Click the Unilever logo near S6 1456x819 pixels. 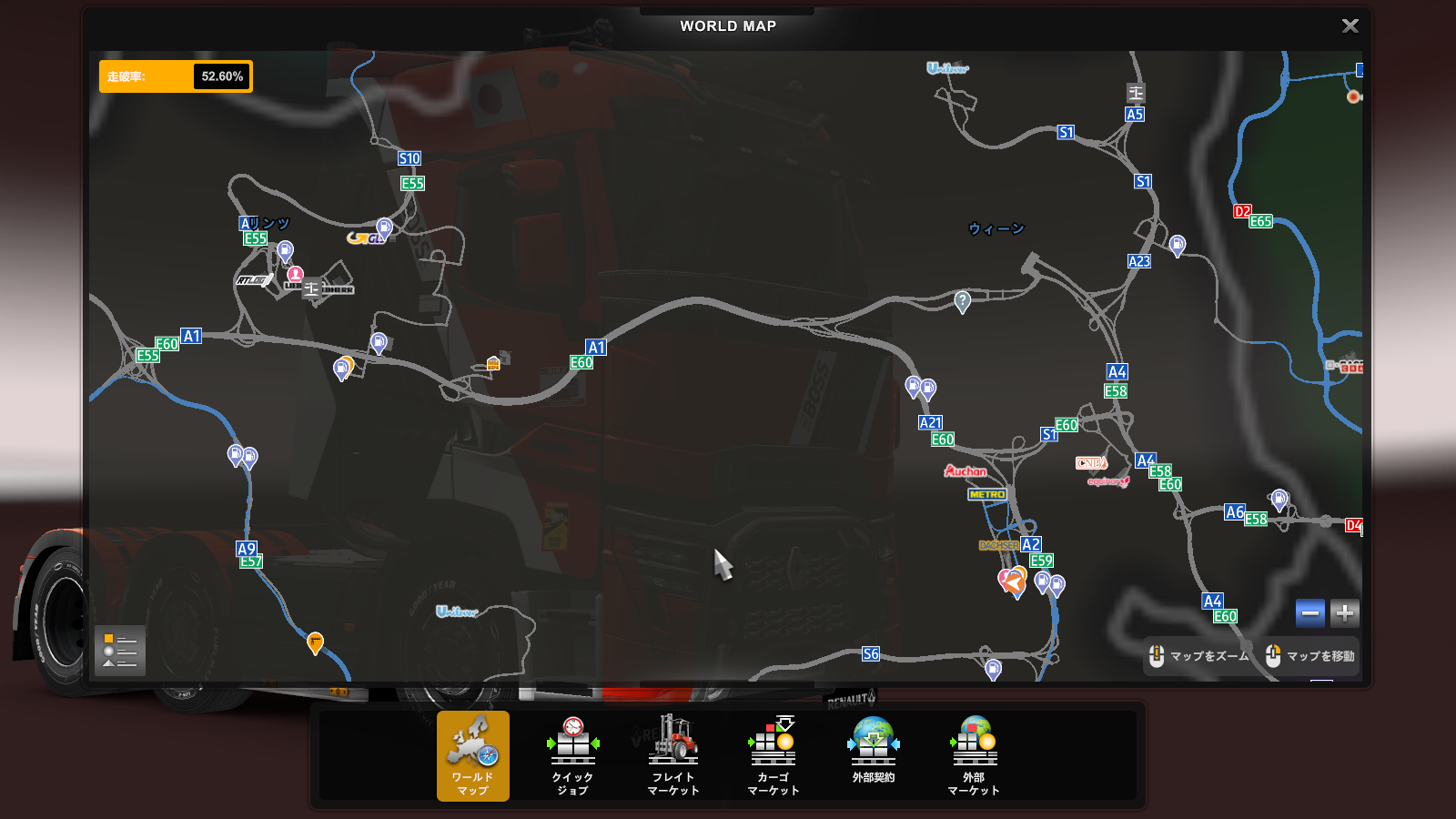457,612
